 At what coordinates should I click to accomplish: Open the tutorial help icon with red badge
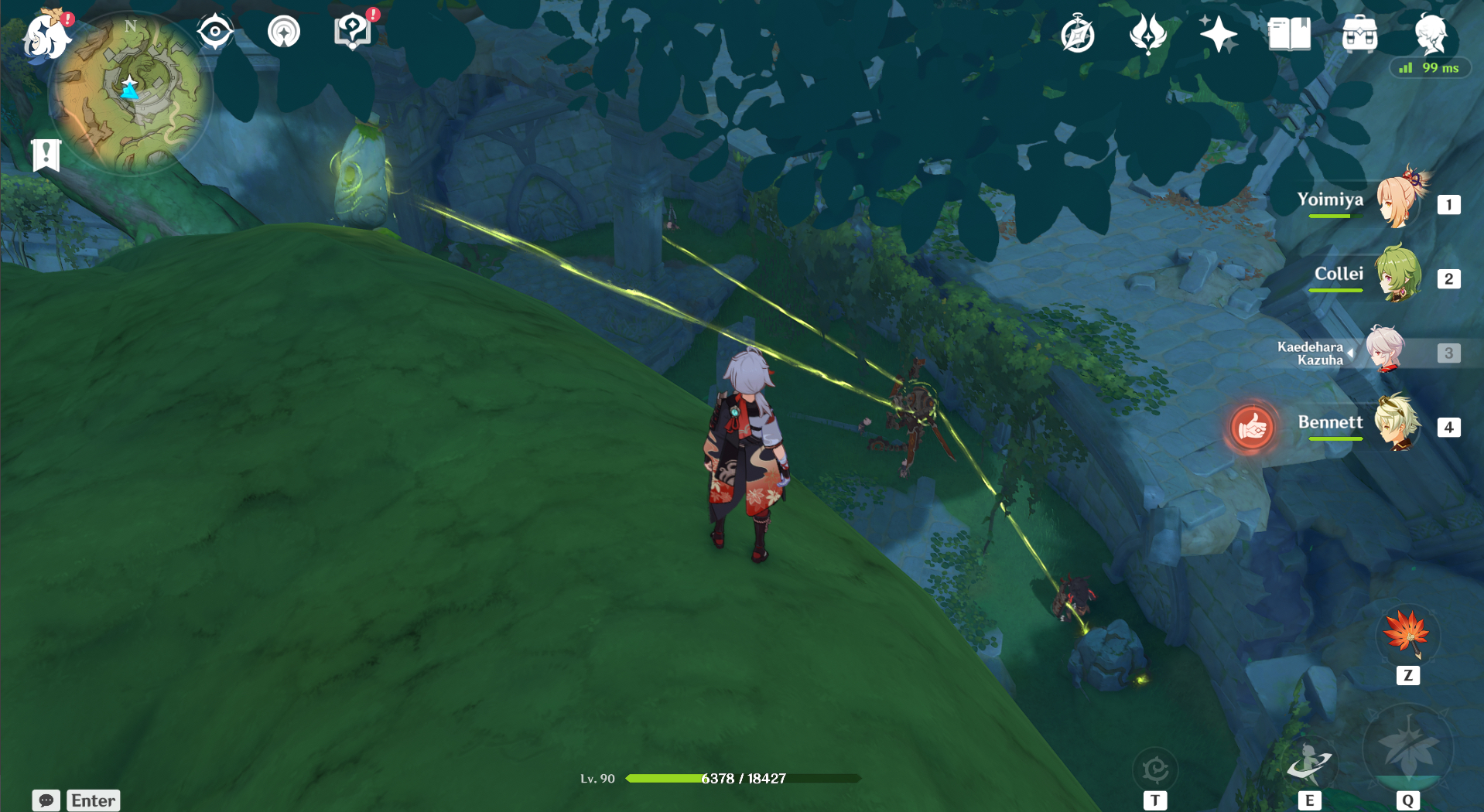tap(352, 31)
